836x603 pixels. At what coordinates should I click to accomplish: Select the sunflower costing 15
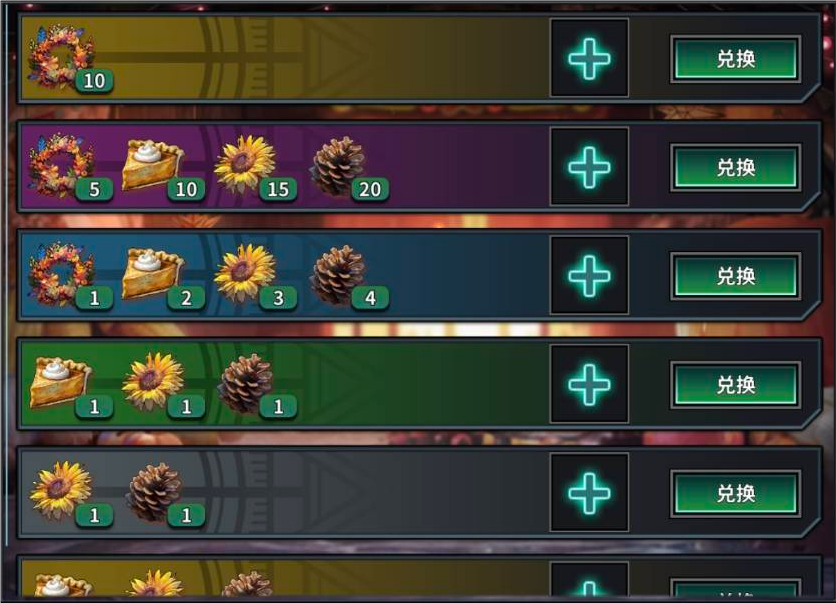coord(245,166)
